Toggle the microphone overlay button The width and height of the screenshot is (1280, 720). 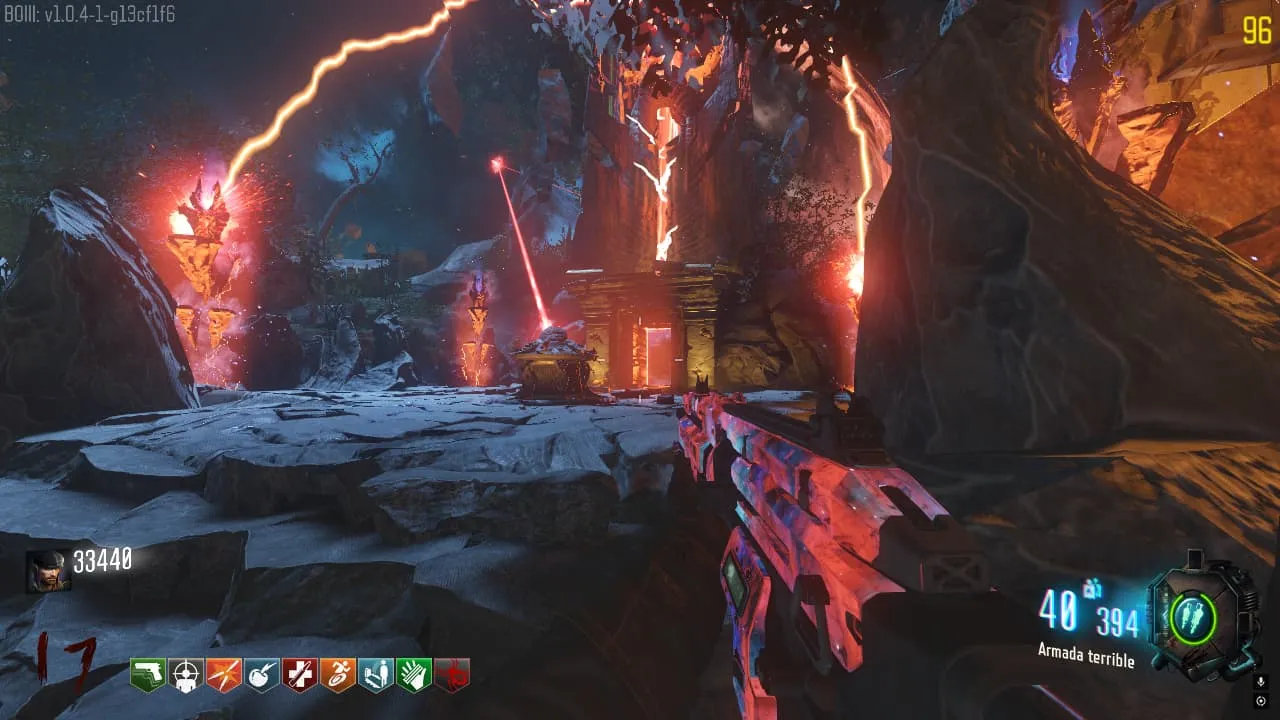click(x=1261, y=682)
